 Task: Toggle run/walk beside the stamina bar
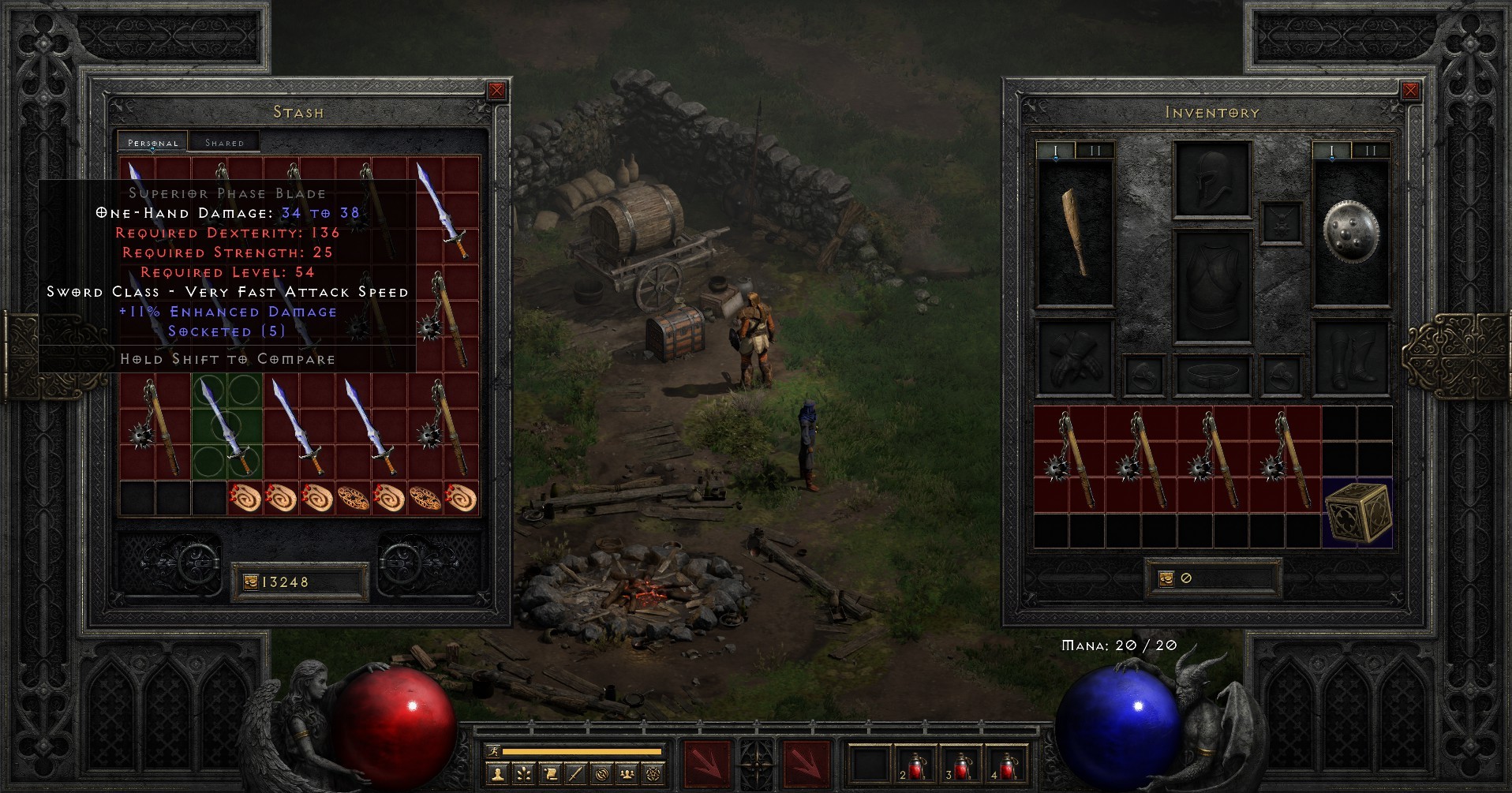[x=493, y=750]
